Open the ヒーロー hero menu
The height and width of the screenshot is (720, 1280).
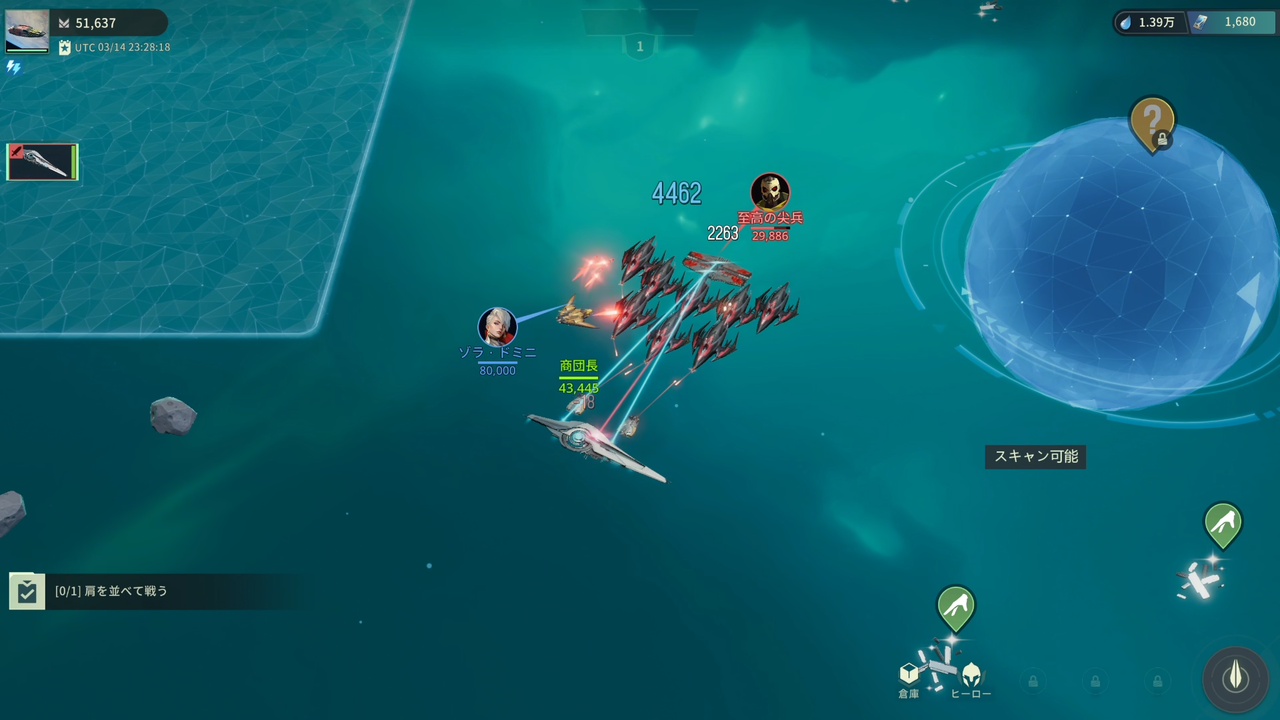pyautogui.click(x=970, y=678)
